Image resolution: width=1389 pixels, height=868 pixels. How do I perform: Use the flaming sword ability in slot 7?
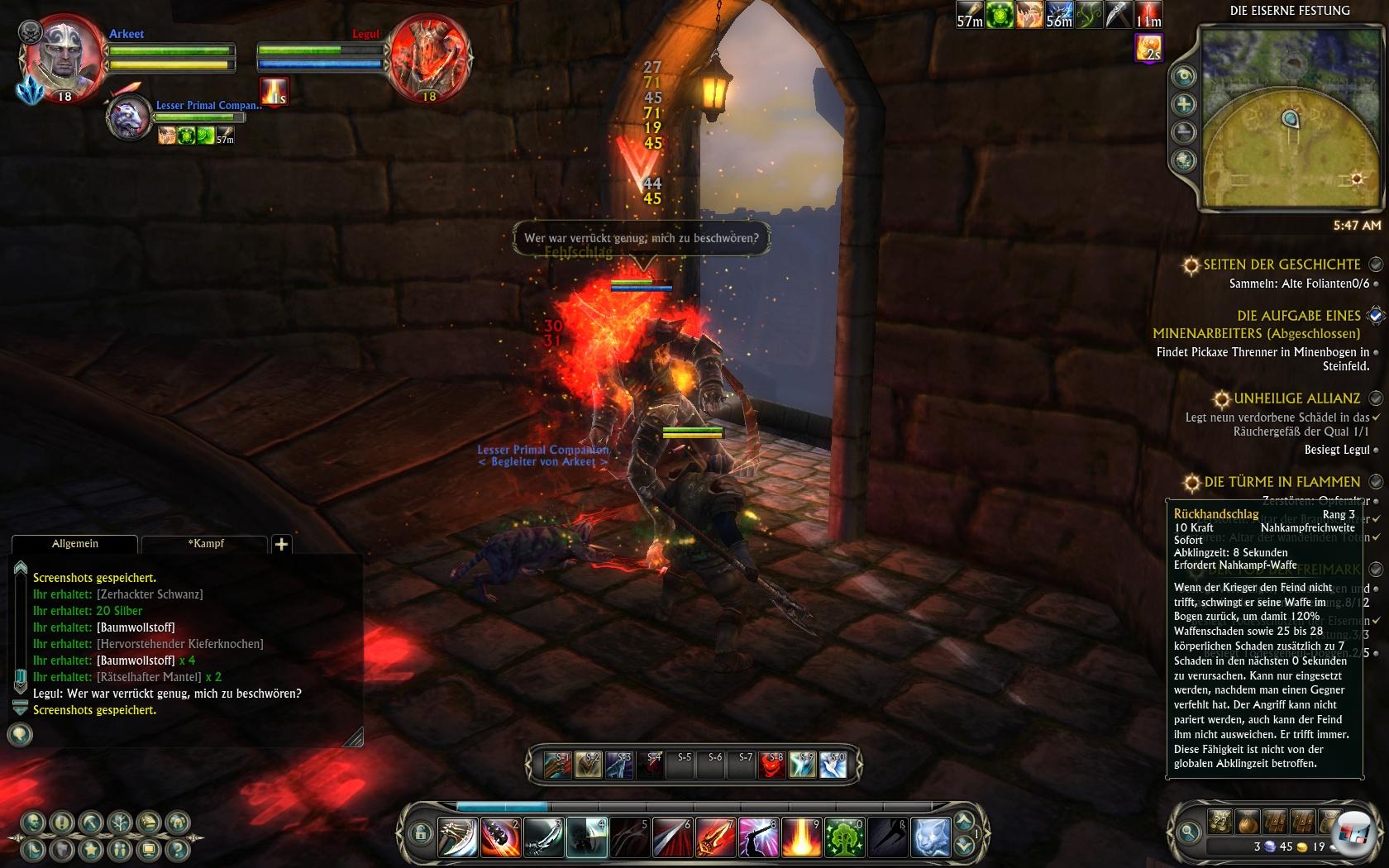pos(715,837)
